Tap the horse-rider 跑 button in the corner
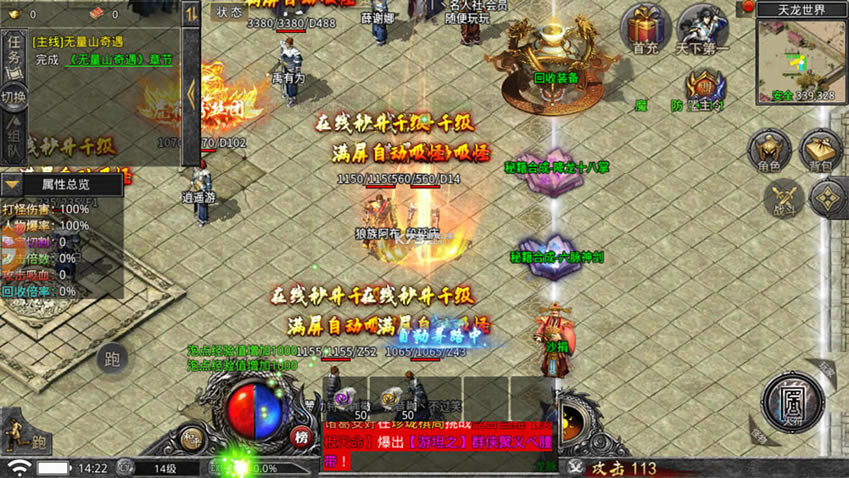This screenshot has height=478, width=849. tap(24, 436)
